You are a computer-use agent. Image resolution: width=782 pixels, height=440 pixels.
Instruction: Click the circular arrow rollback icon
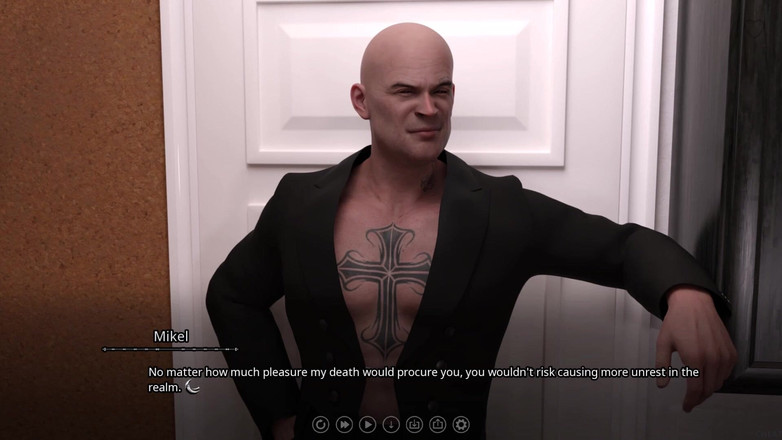320,424
